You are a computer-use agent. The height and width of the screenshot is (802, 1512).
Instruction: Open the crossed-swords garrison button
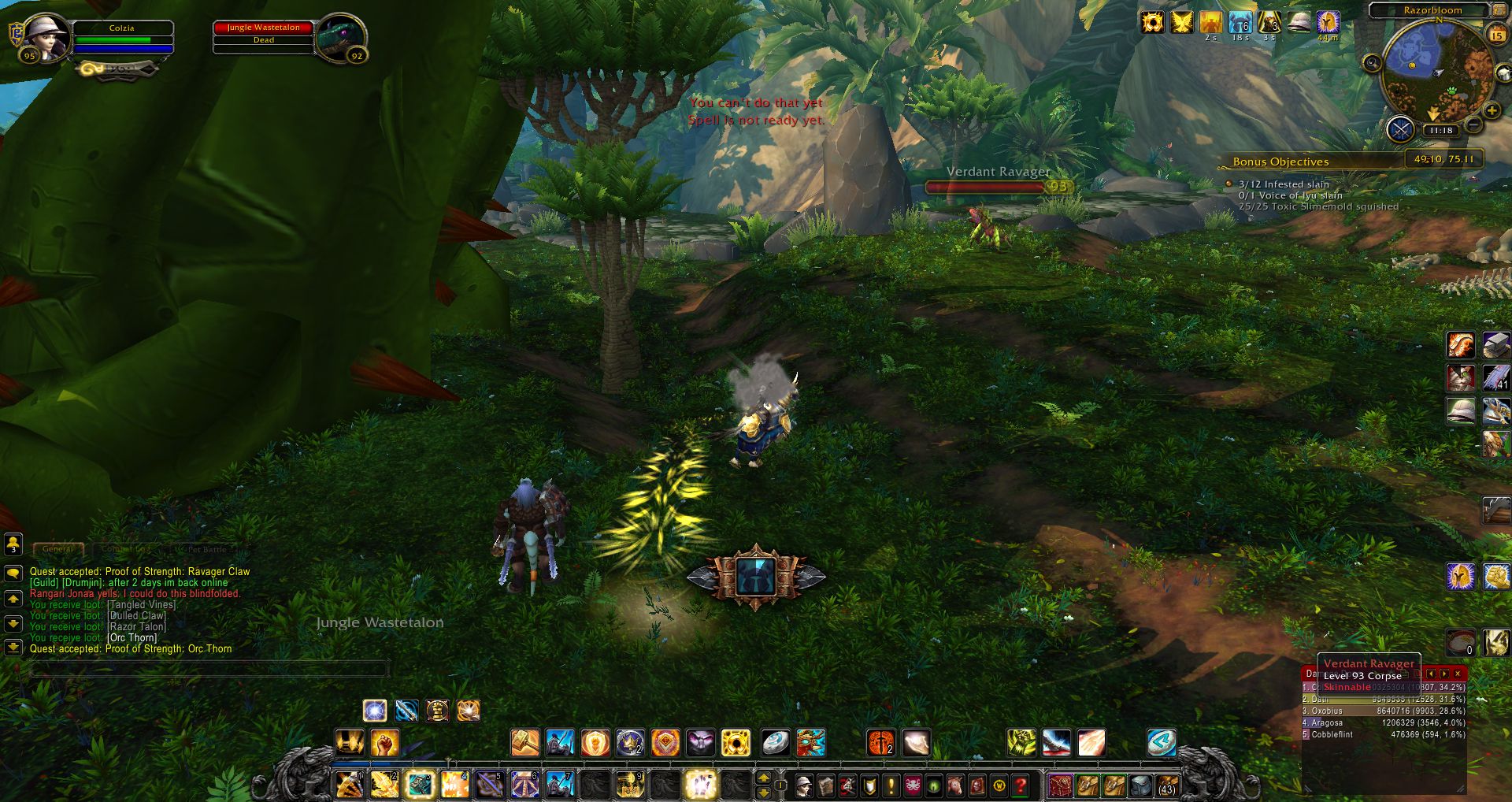[x=1400, y=129]
